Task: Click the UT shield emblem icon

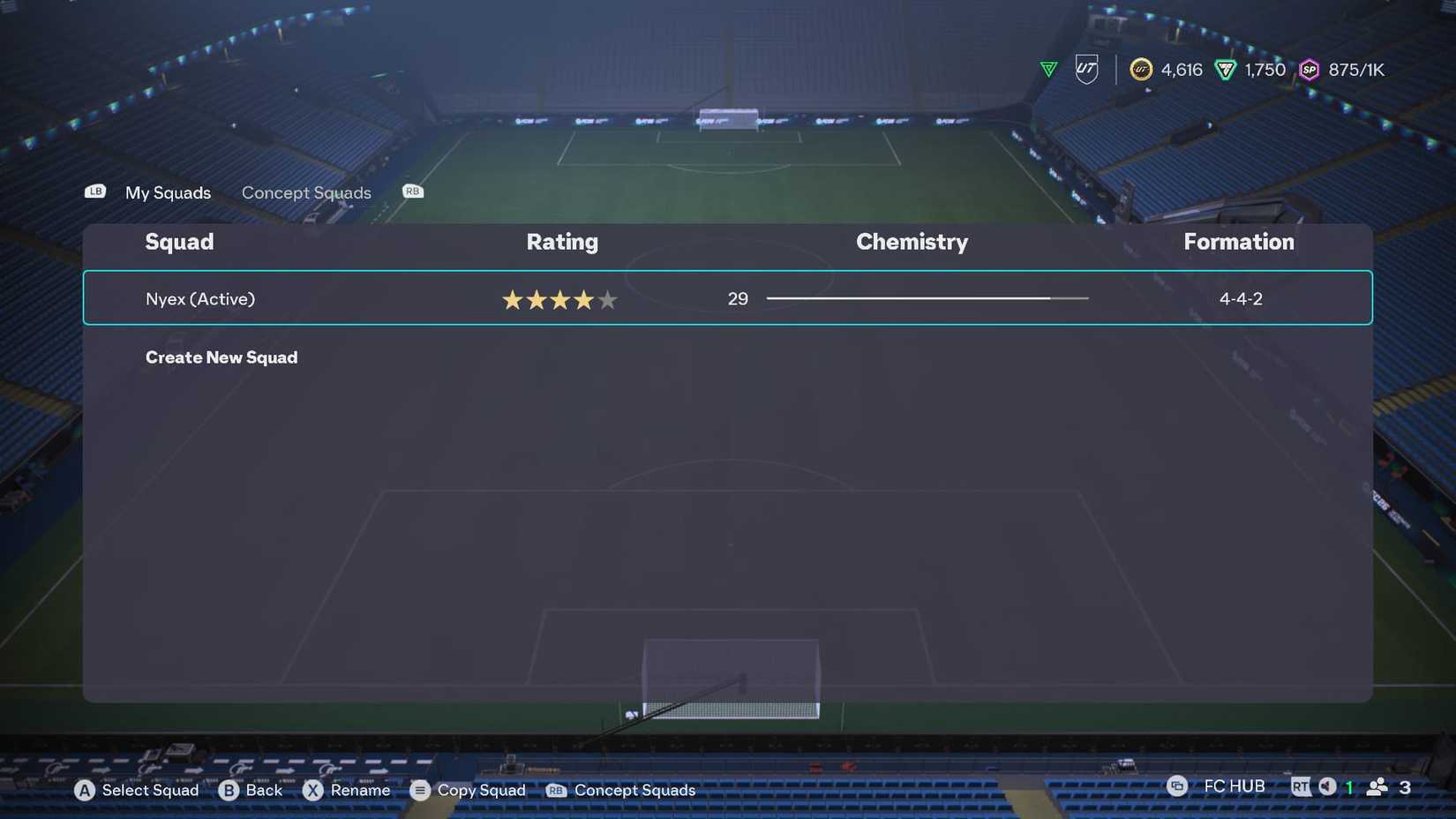Action: click(x=1085, y=69)
